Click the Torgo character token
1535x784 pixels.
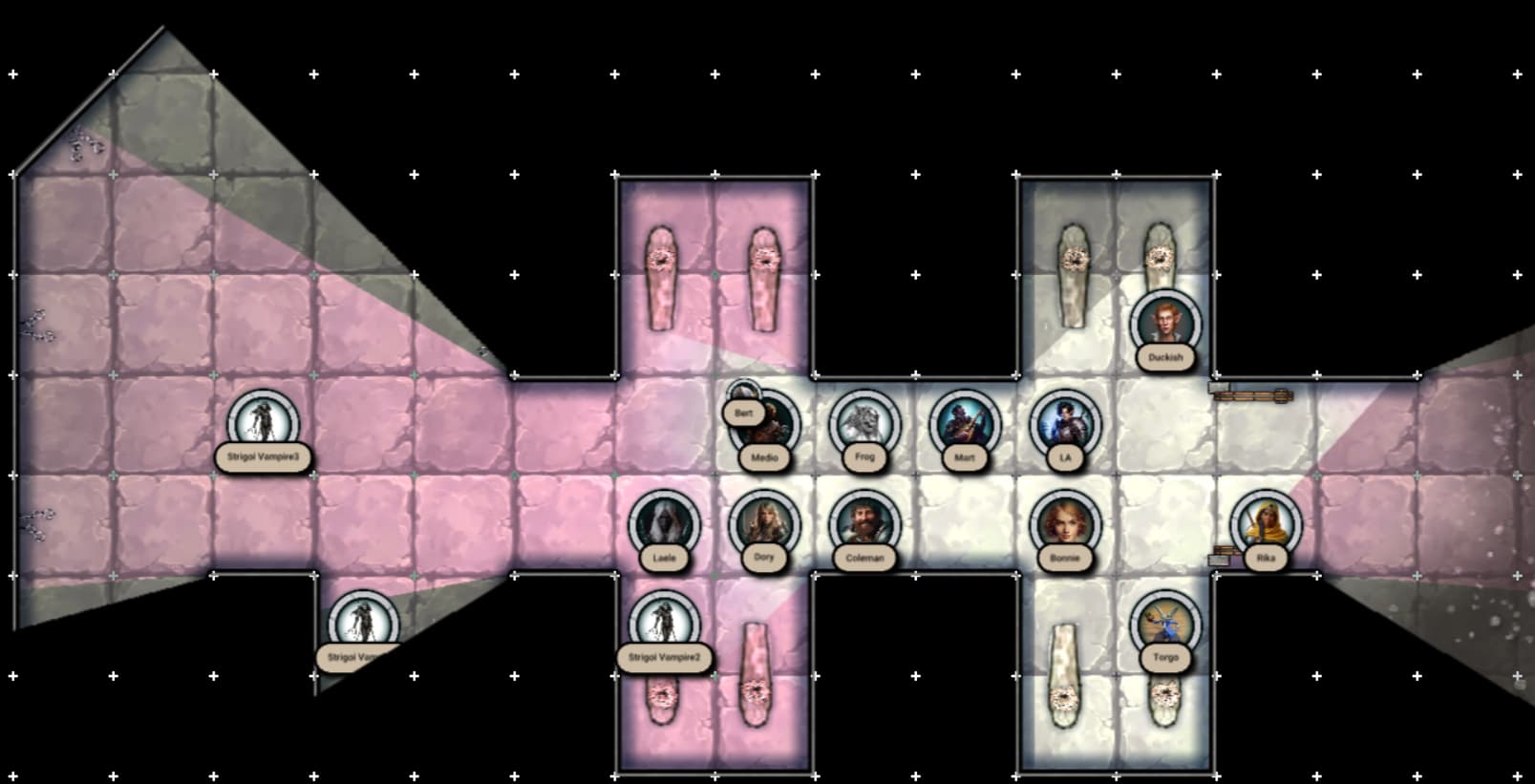click(1165, 624)
